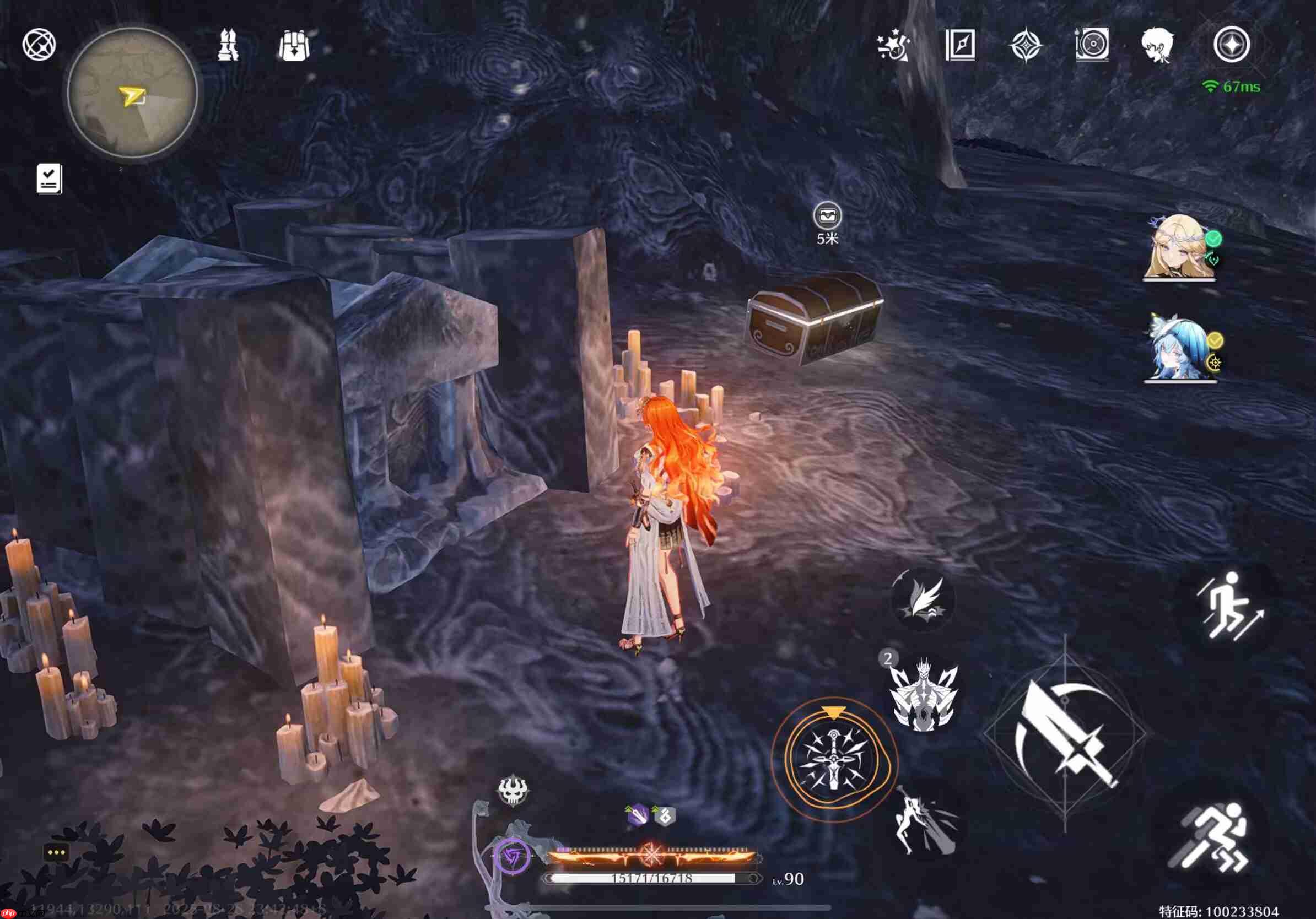1316x919 pixels.
Task: Select the twin chess pieces icon
Action: (x=228, y=45)
